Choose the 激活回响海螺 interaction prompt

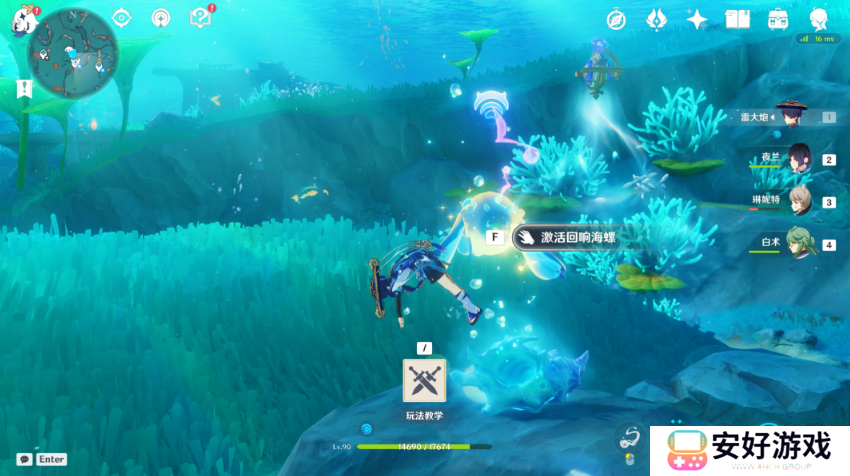tap(564, 237)
